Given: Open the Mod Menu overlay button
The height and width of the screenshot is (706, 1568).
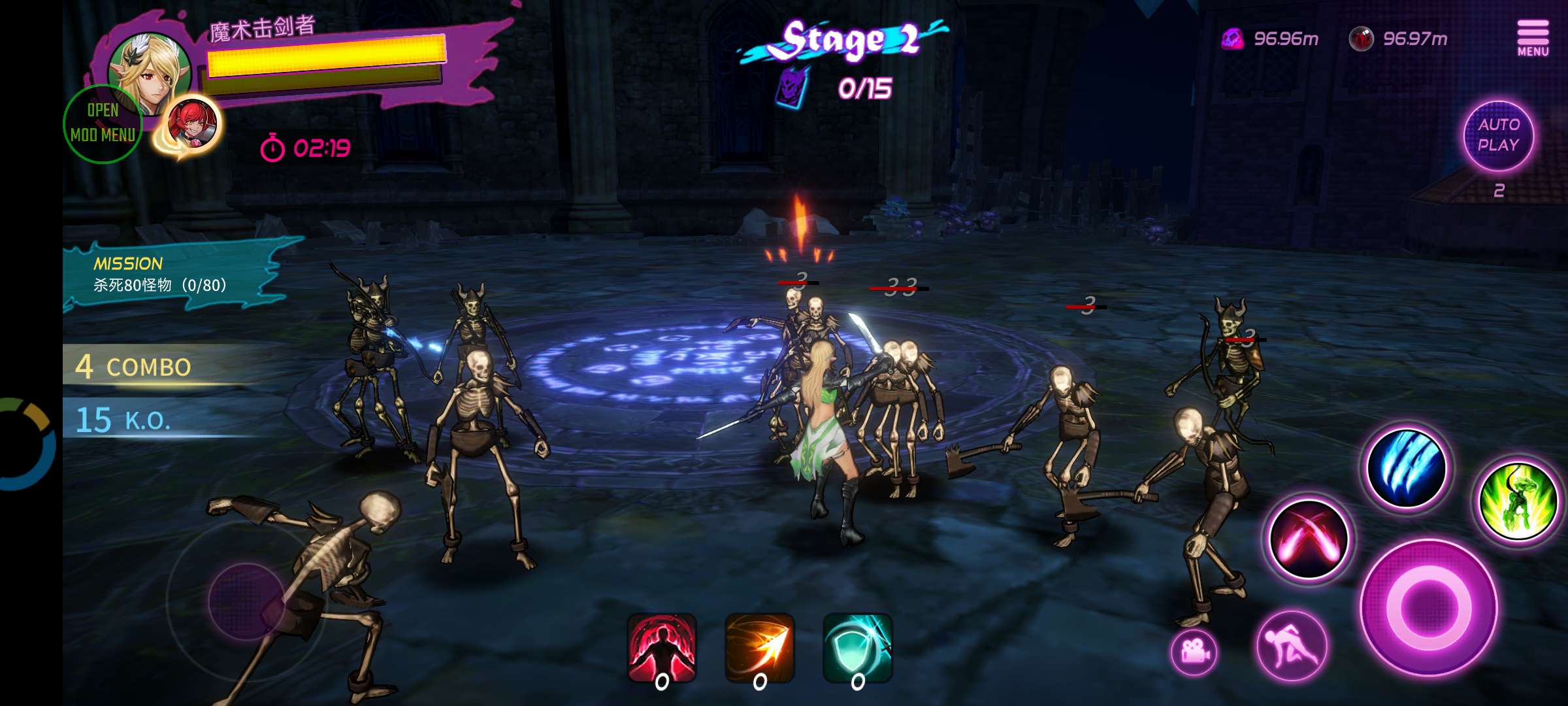Looking at the screenshot, I should click(103, 124).
